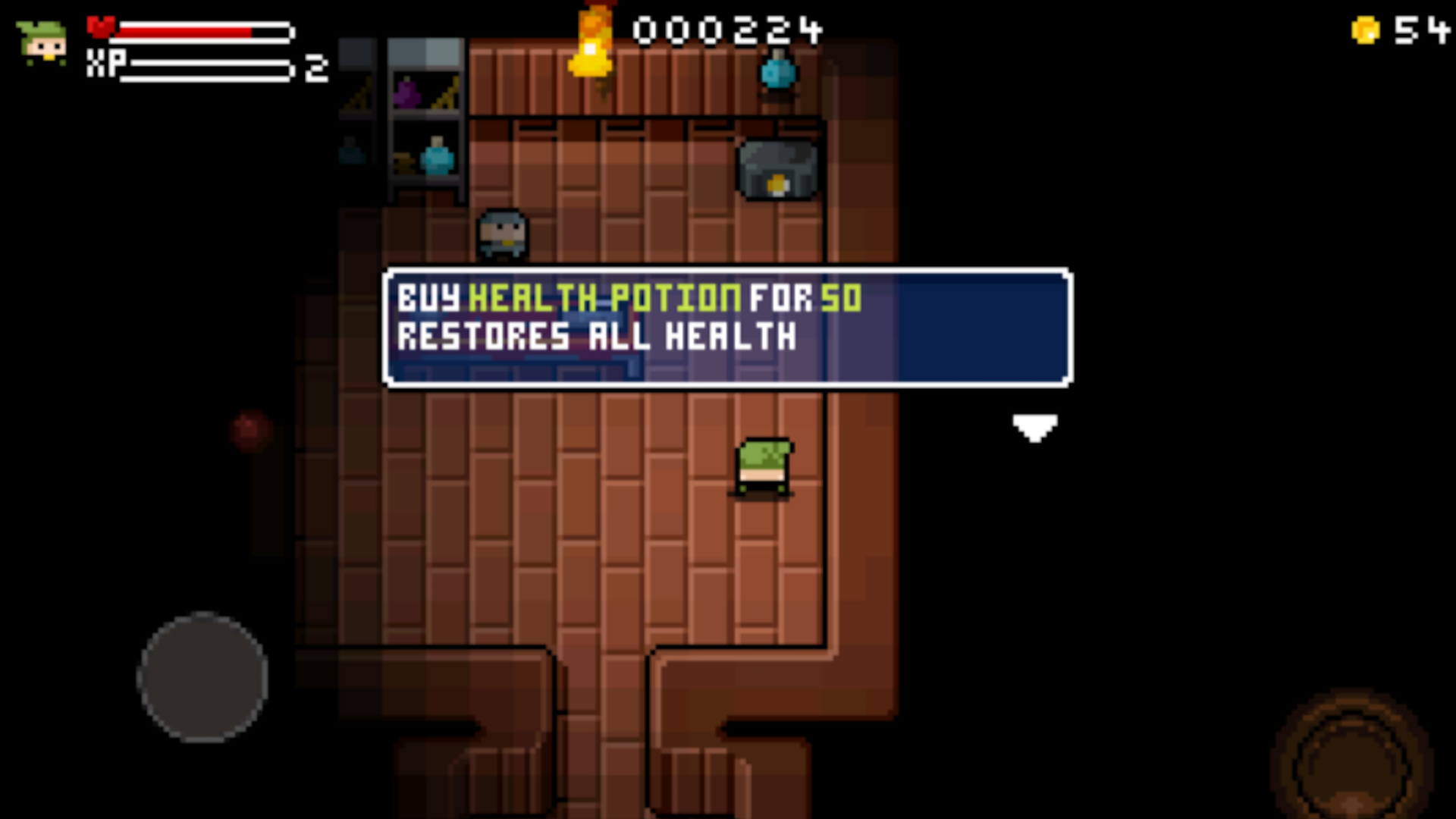Click the blue flask displayed above the counter
This screenshot has height=819, width=1456.
776,72
